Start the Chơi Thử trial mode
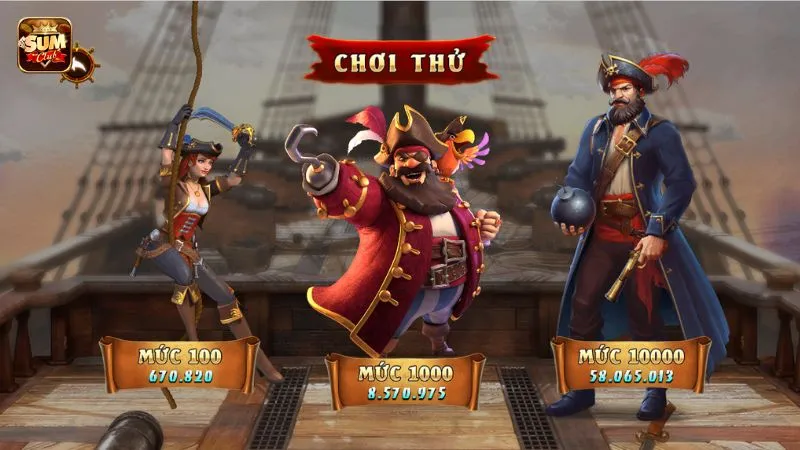The width and height of the screenshot is (800, 450). point(400,61)
